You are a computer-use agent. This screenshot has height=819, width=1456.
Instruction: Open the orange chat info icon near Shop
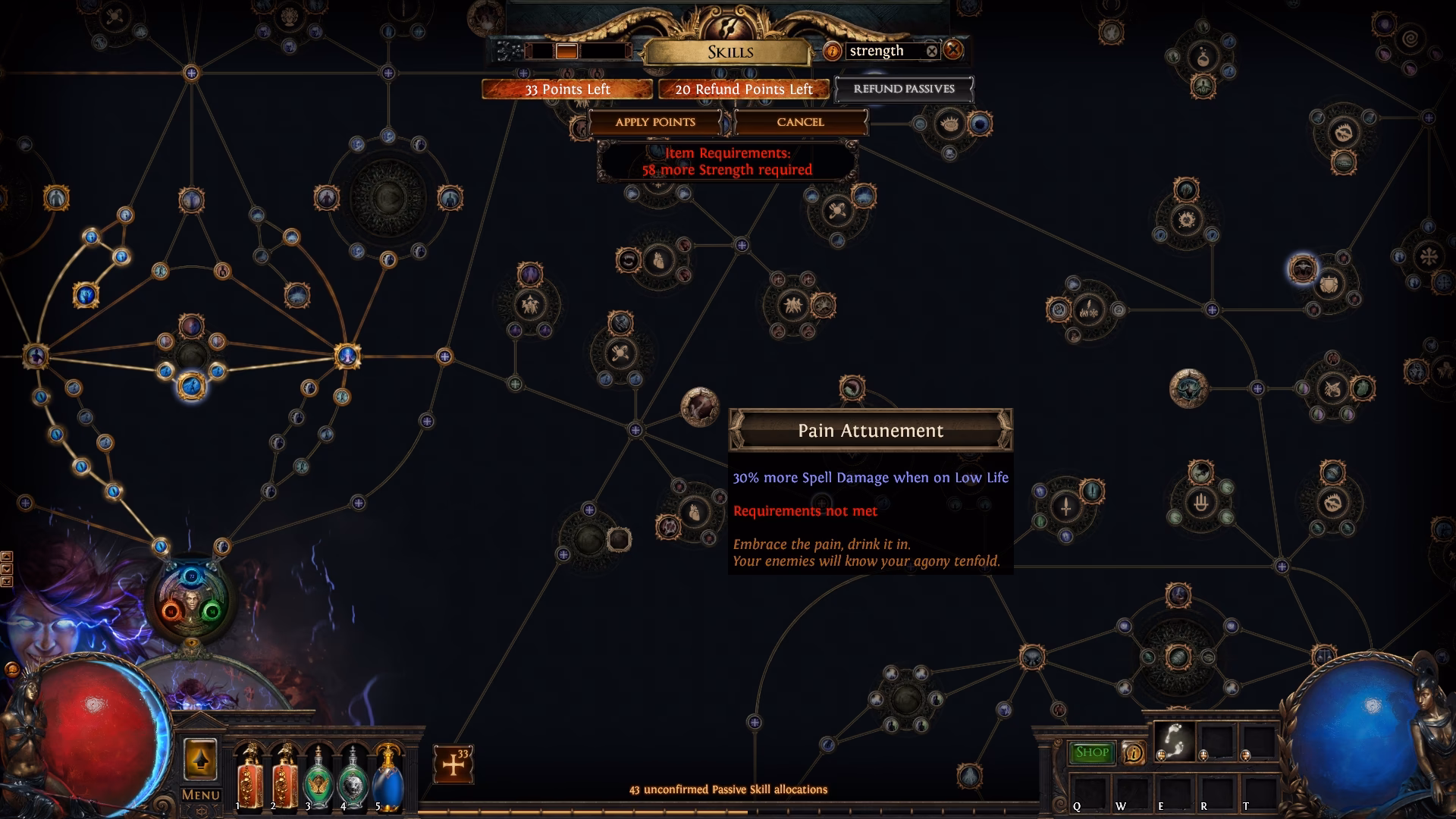point(1133,752)
